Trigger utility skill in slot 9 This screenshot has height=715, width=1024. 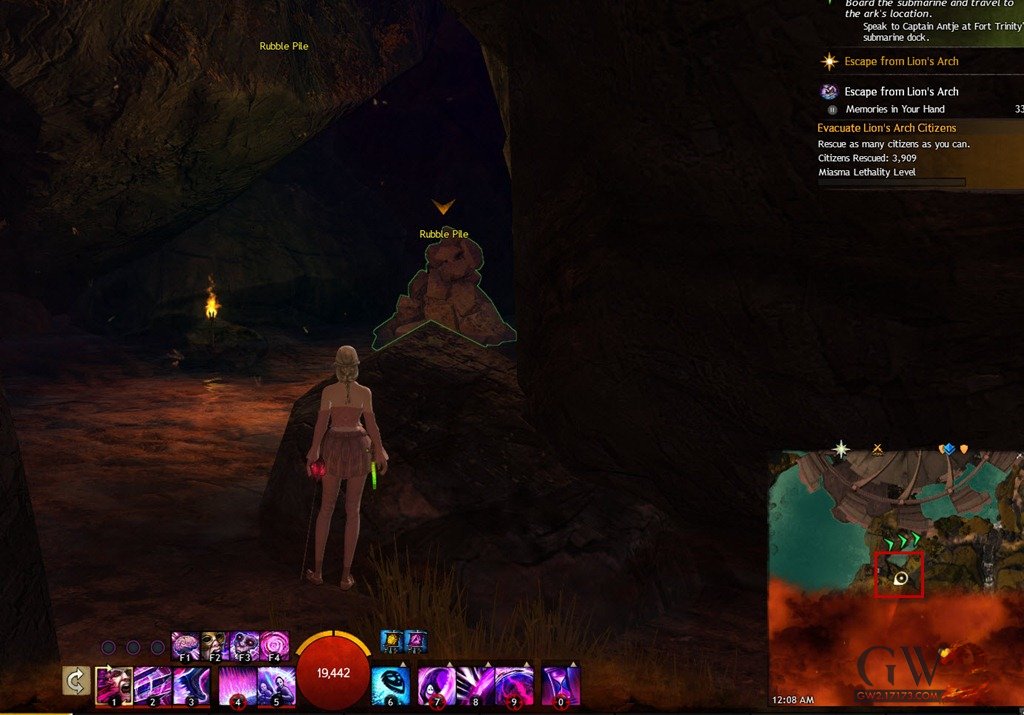coord(514,685)
